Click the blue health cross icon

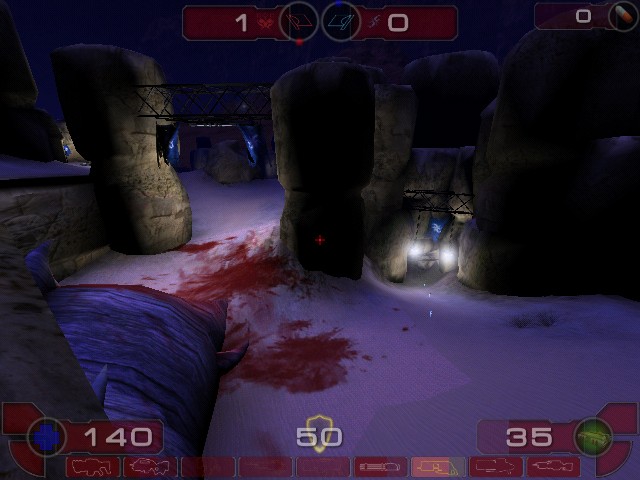[46, 436]
